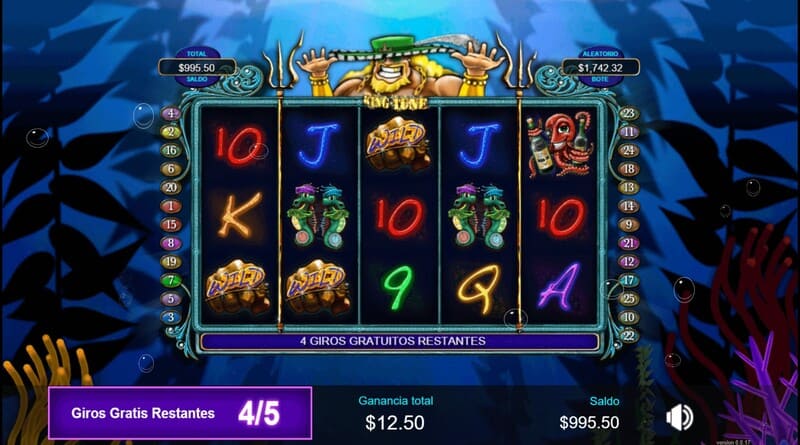Image resolution: width=800 pixels, height=445 pixels.
Task: Choose payline 3 marker
Action: tap(171, 317)
